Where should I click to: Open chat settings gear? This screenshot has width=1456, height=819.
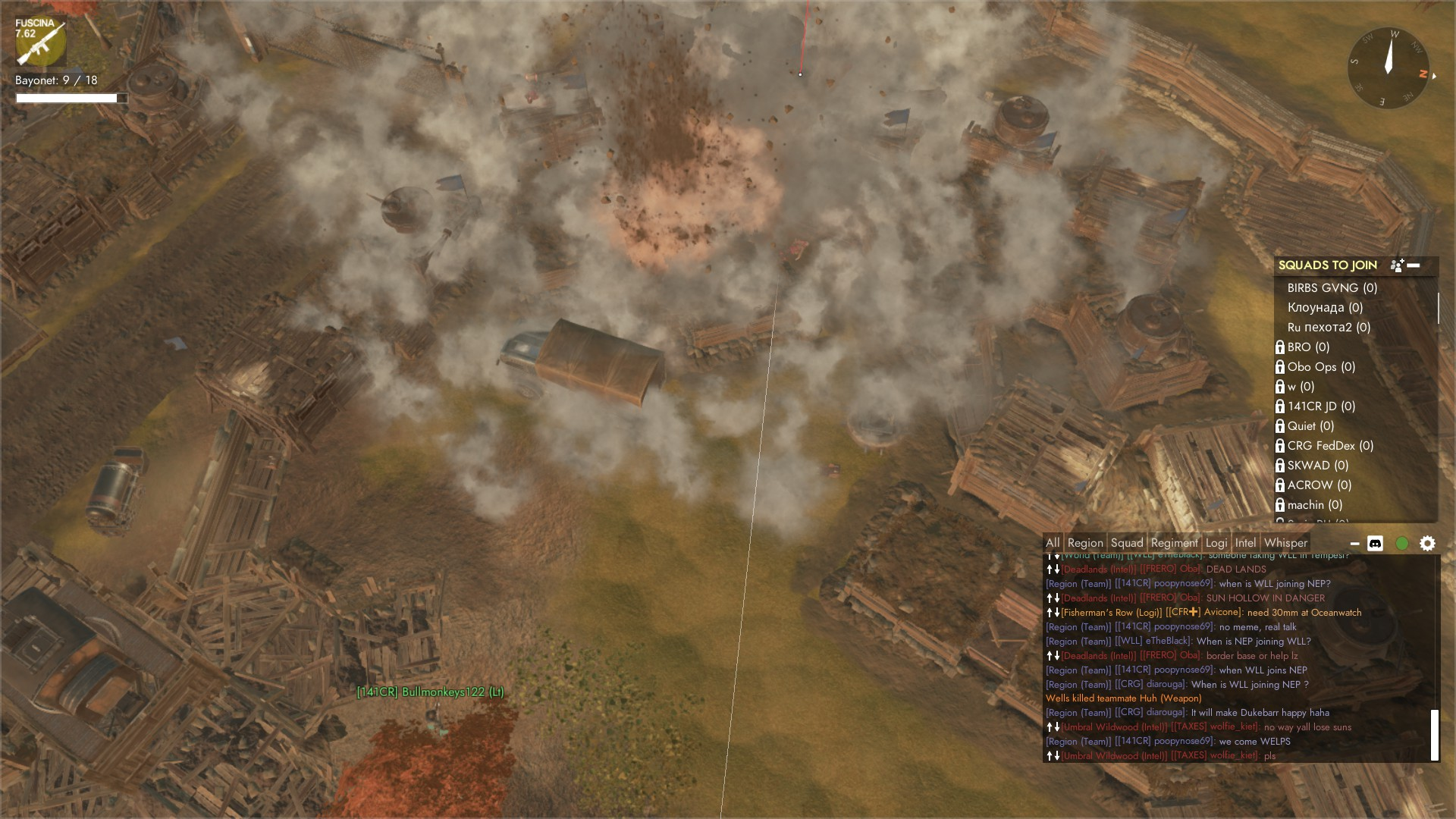(1427, 544)
